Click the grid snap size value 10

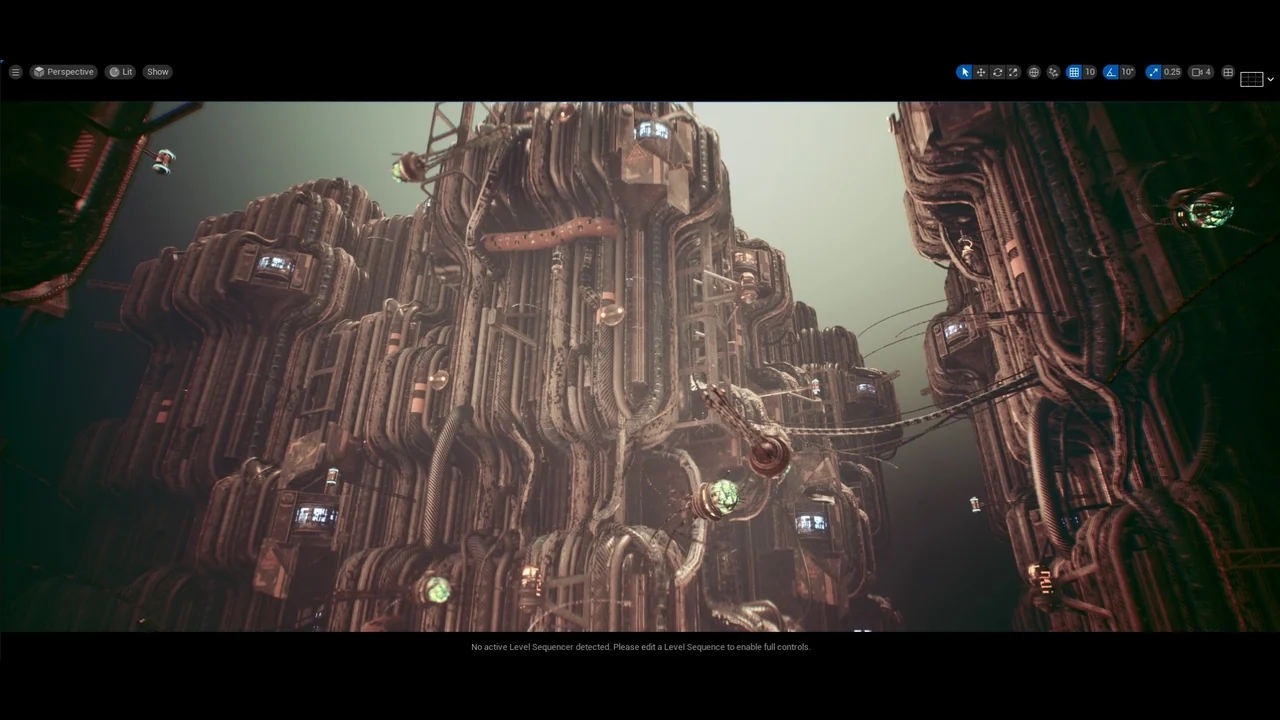(1089, 71)
